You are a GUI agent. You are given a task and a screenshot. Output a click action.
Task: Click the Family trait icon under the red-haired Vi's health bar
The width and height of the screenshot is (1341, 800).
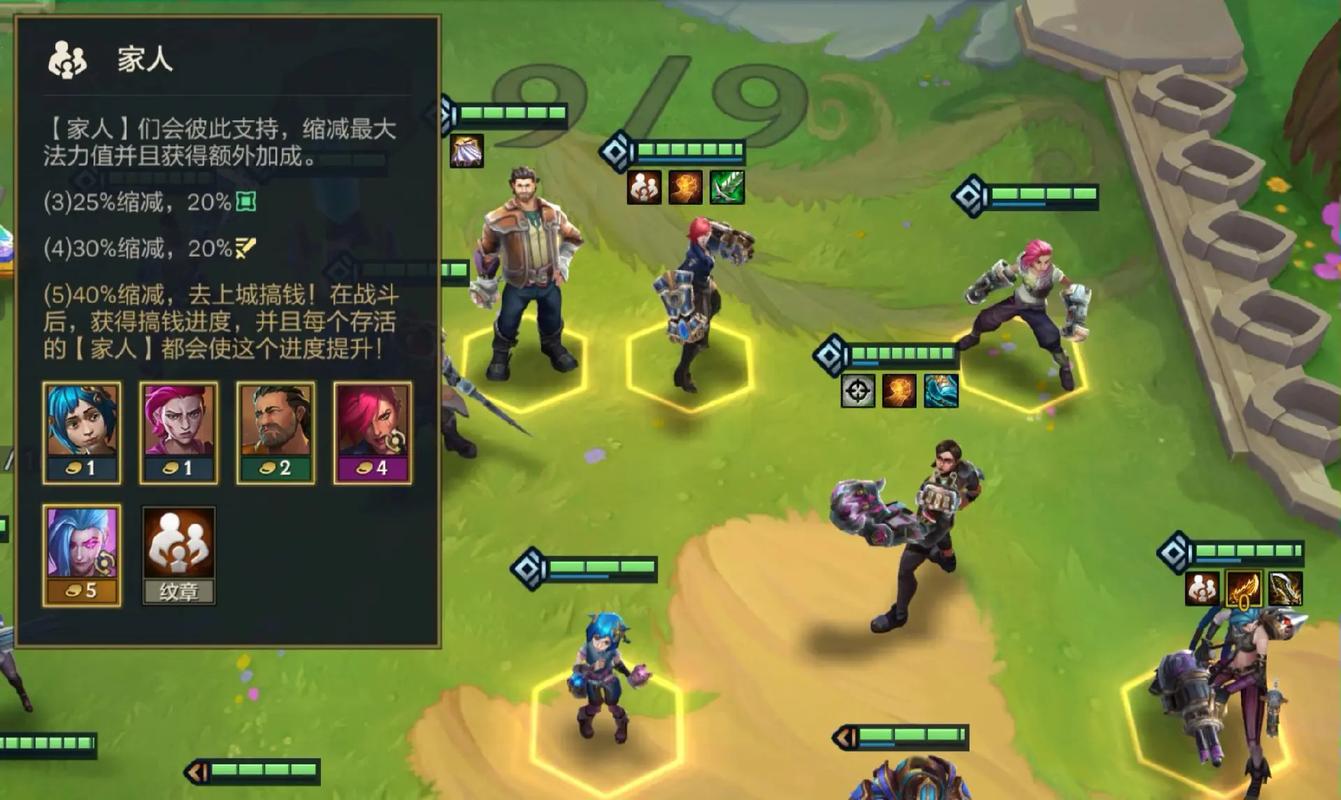[x=642, y=187]
